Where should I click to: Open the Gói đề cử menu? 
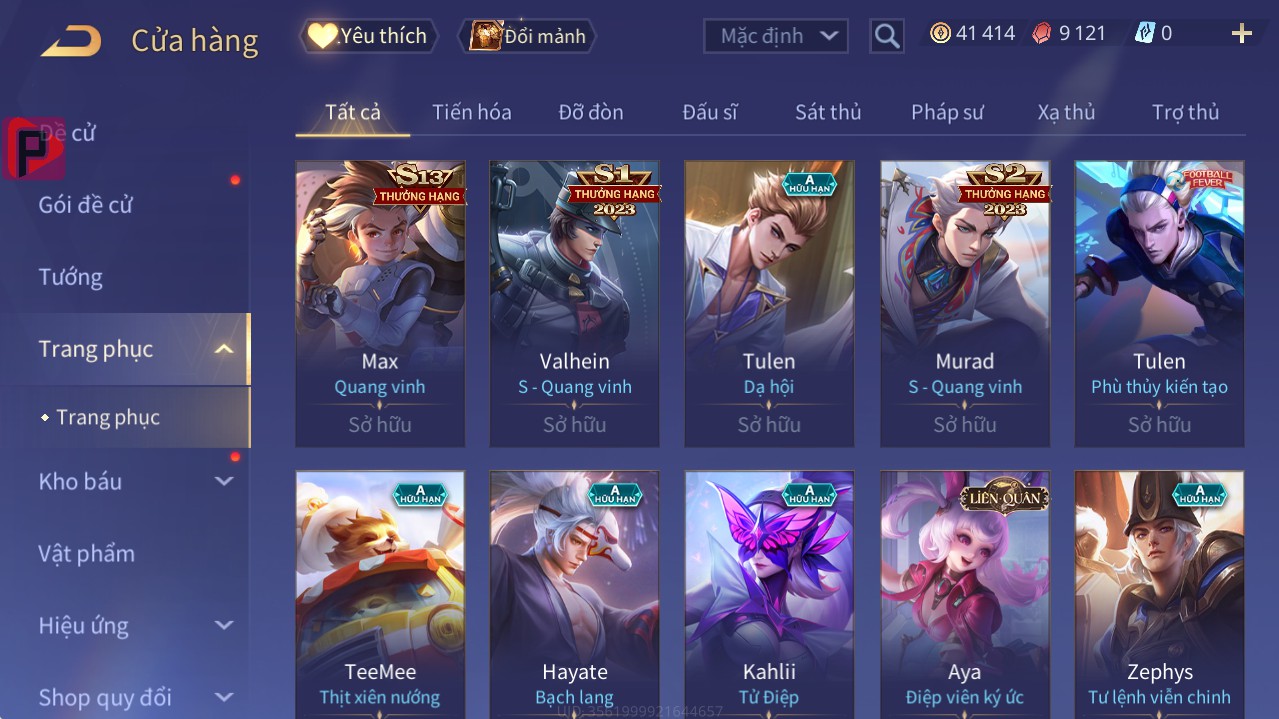click(x=86, y=205)
